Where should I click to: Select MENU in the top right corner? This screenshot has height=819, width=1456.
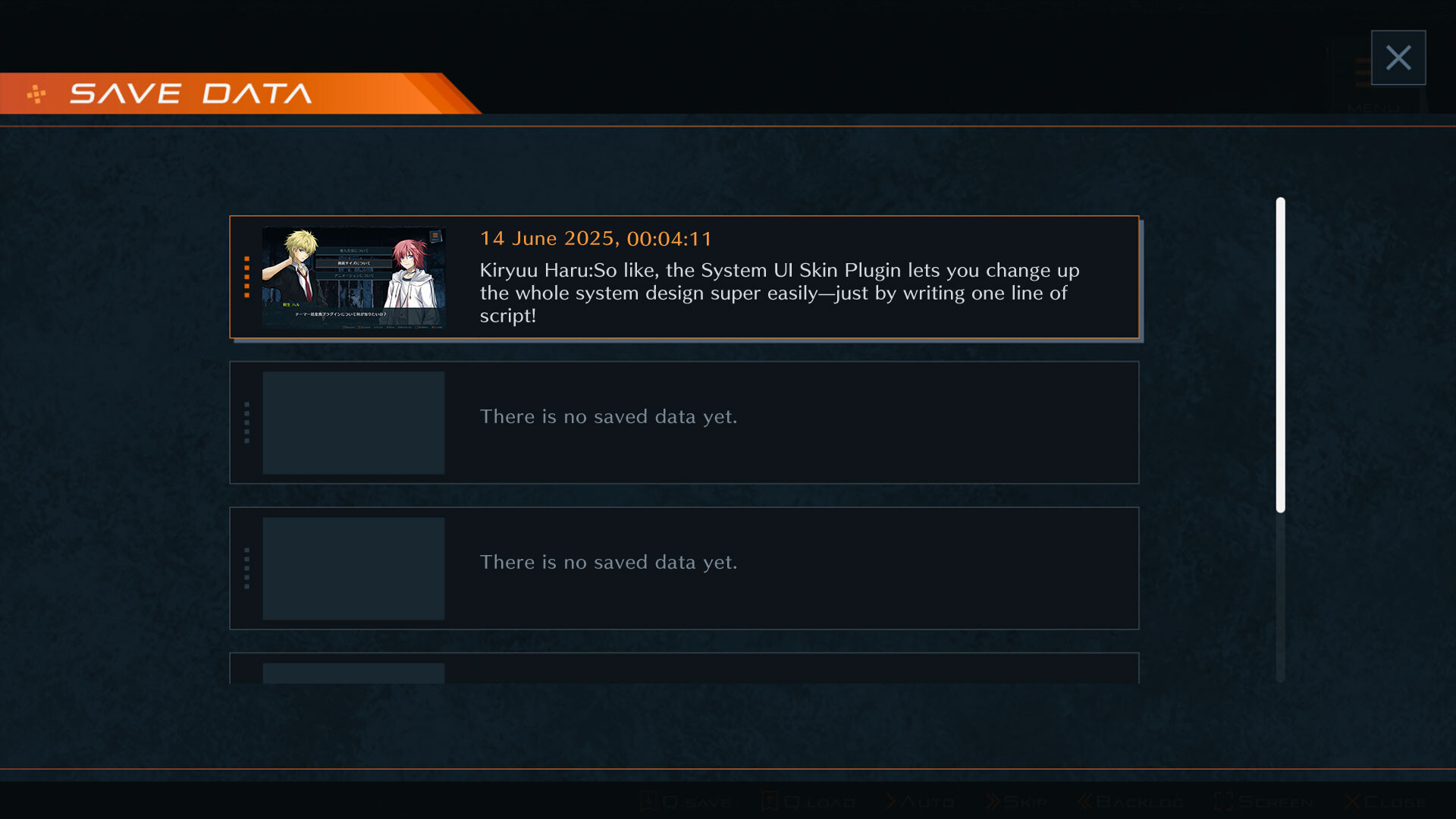(1373, 106)
